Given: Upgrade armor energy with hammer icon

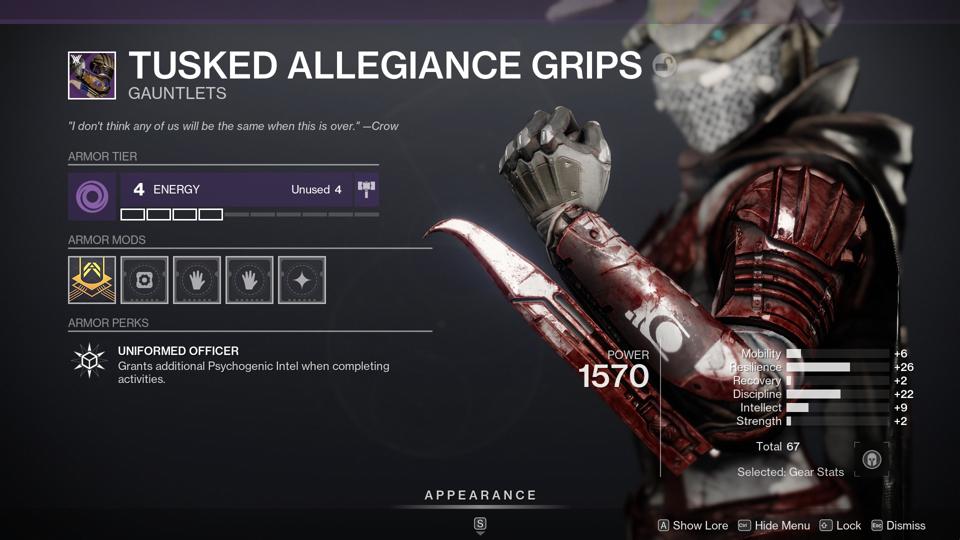Looking at the screenshot, I should [366, 190].
